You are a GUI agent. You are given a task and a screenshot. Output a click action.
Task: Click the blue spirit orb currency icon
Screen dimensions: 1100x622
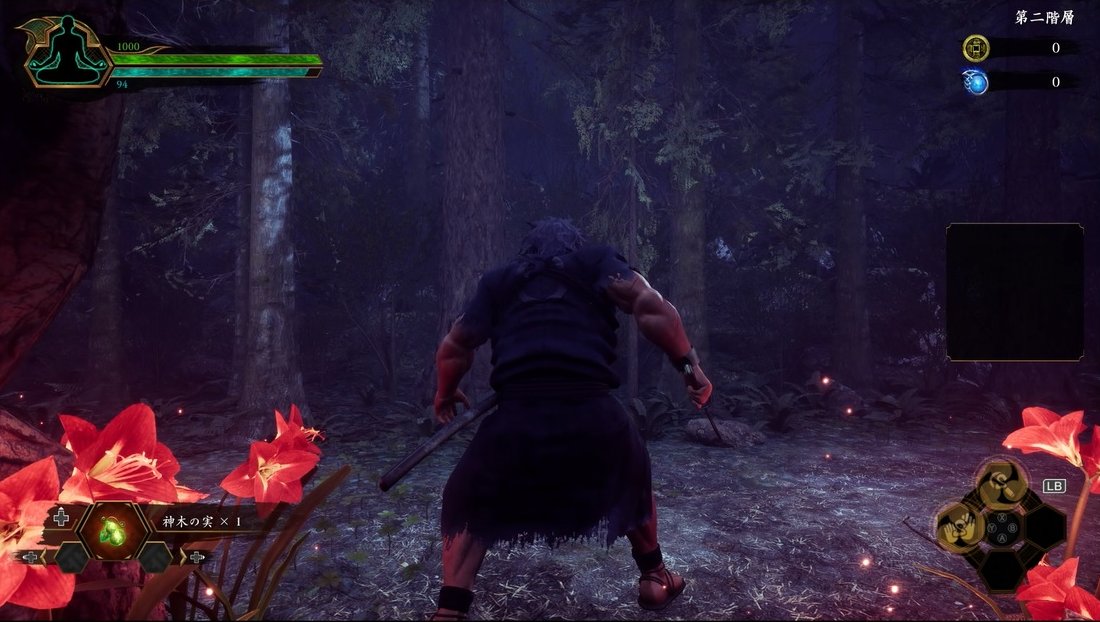[975, 82]
